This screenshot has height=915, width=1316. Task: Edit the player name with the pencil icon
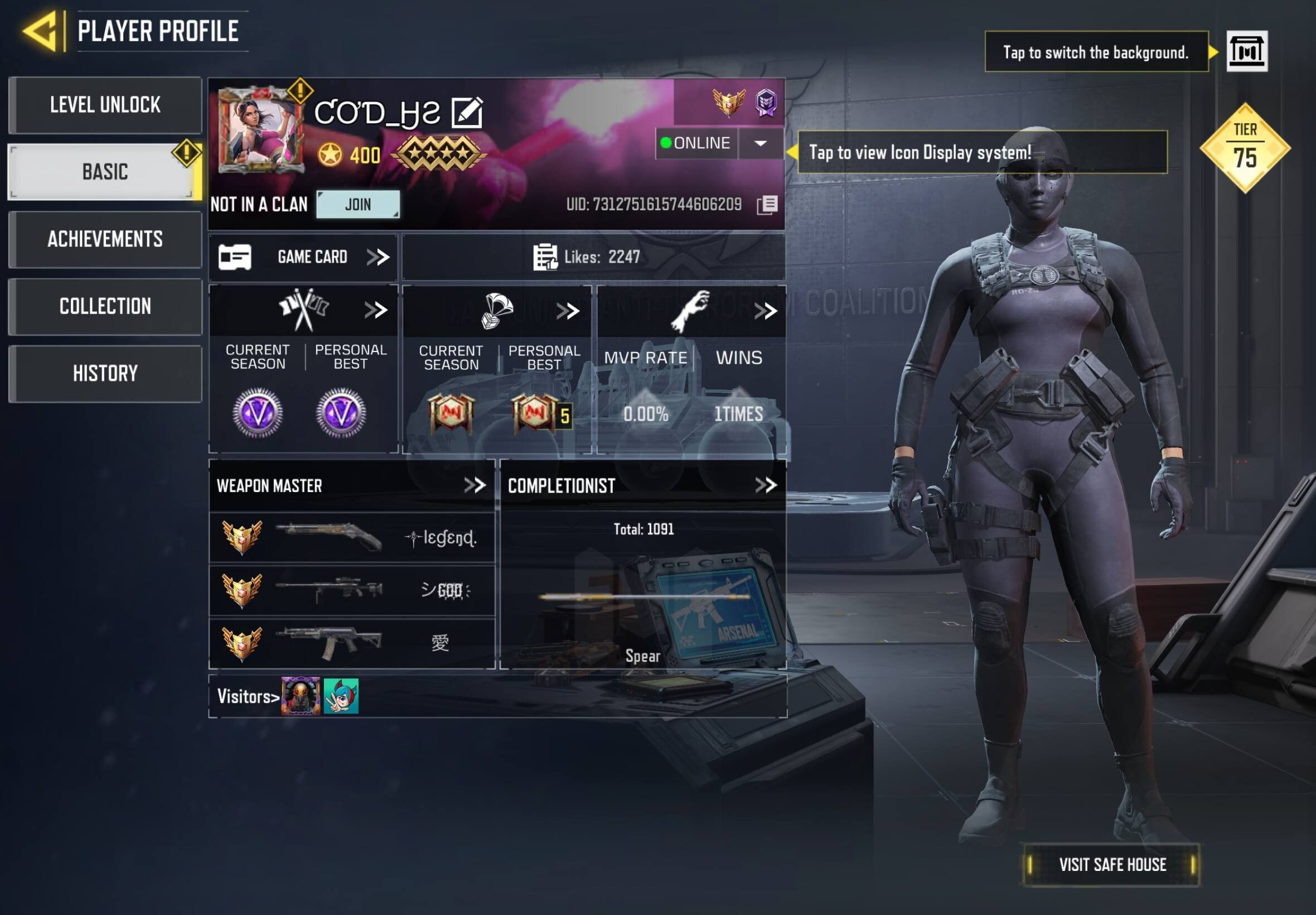tap(467, 112)
